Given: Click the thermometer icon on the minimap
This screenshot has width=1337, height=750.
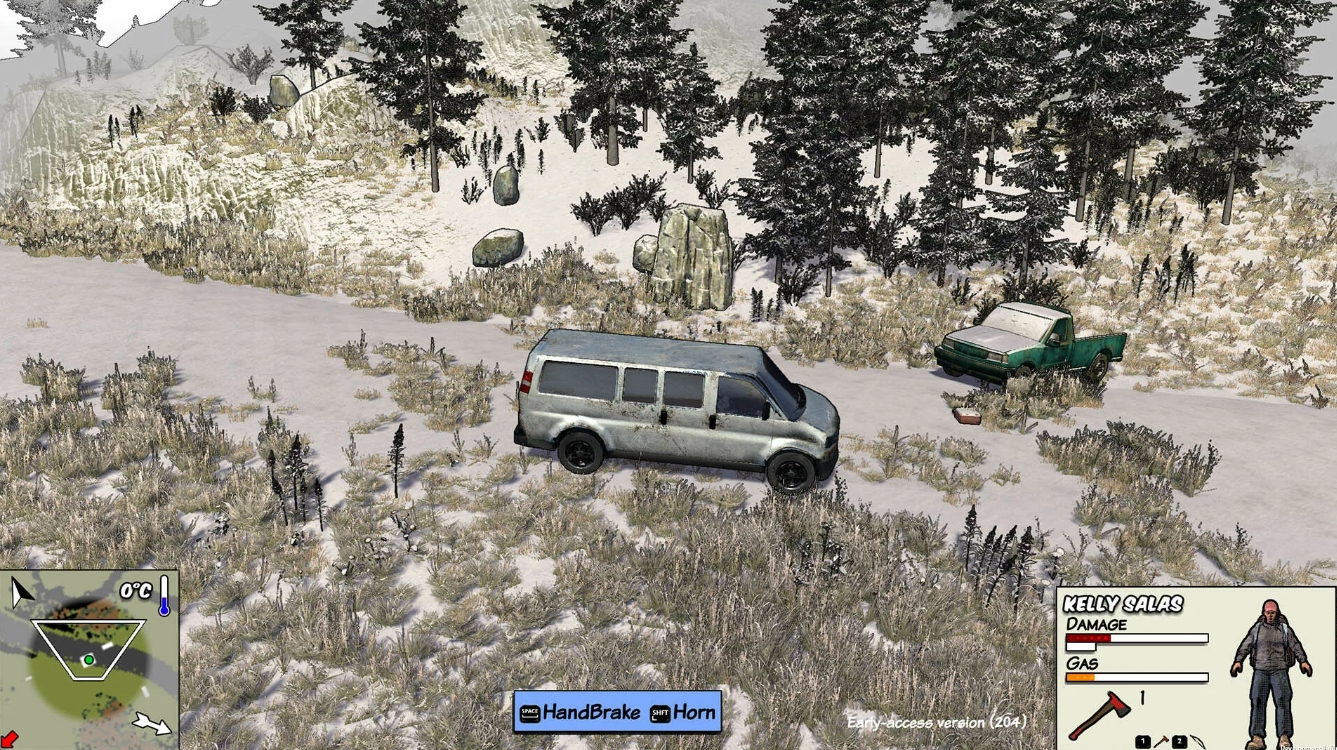Looking at the screenshot, I should coord(164,595).
